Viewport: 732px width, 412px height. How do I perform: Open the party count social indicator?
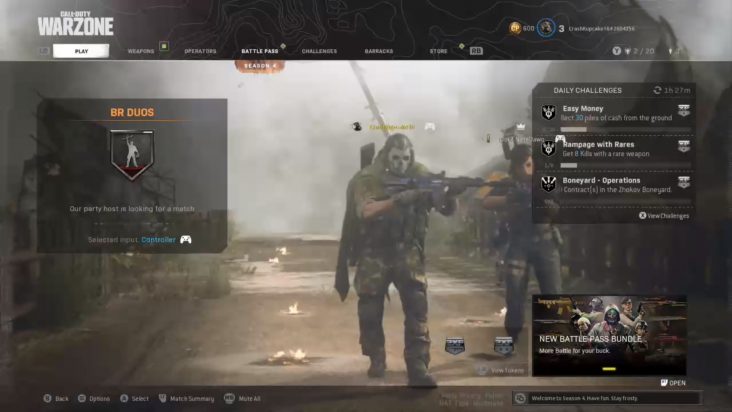[633, 51]
